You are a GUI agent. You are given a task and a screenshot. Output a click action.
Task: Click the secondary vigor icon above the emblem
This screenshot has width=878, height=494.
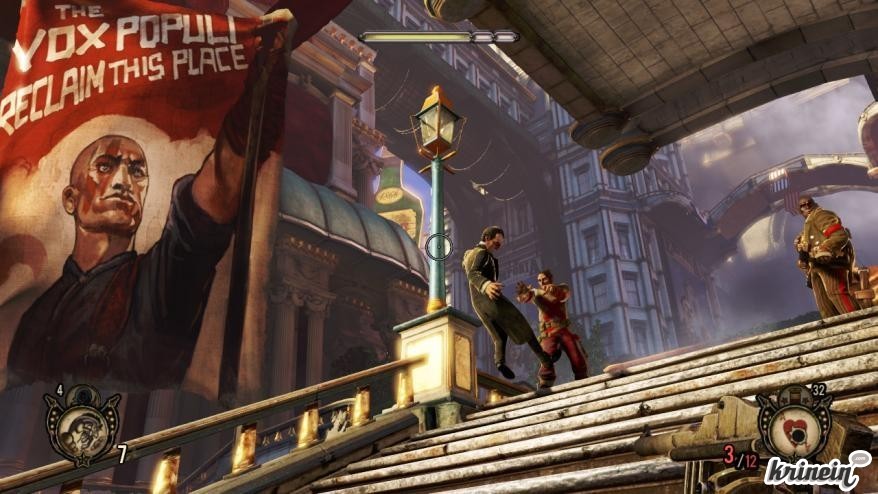pos(81,393)
